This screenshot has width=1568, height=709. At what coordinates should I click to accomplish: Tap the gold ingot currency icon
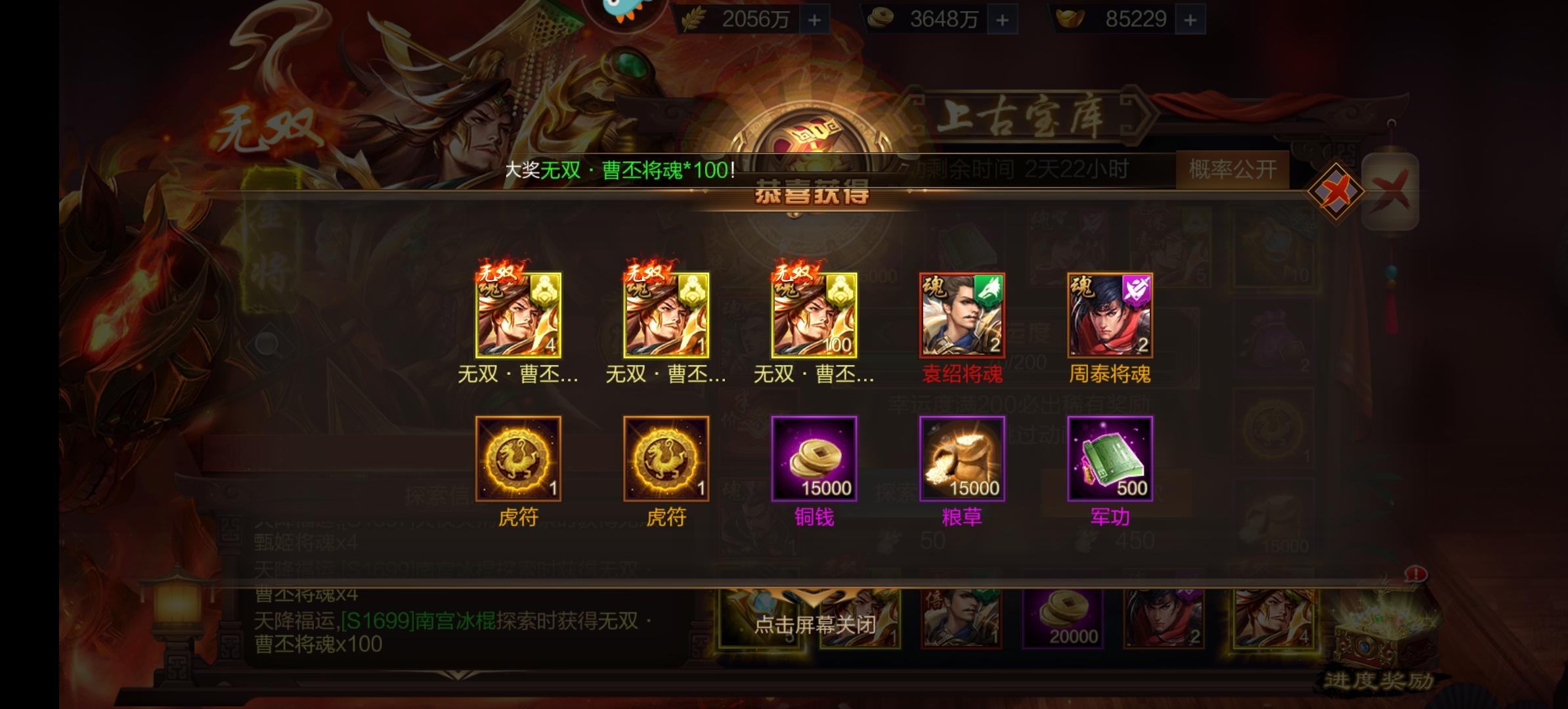click(x=1070, y=18)
